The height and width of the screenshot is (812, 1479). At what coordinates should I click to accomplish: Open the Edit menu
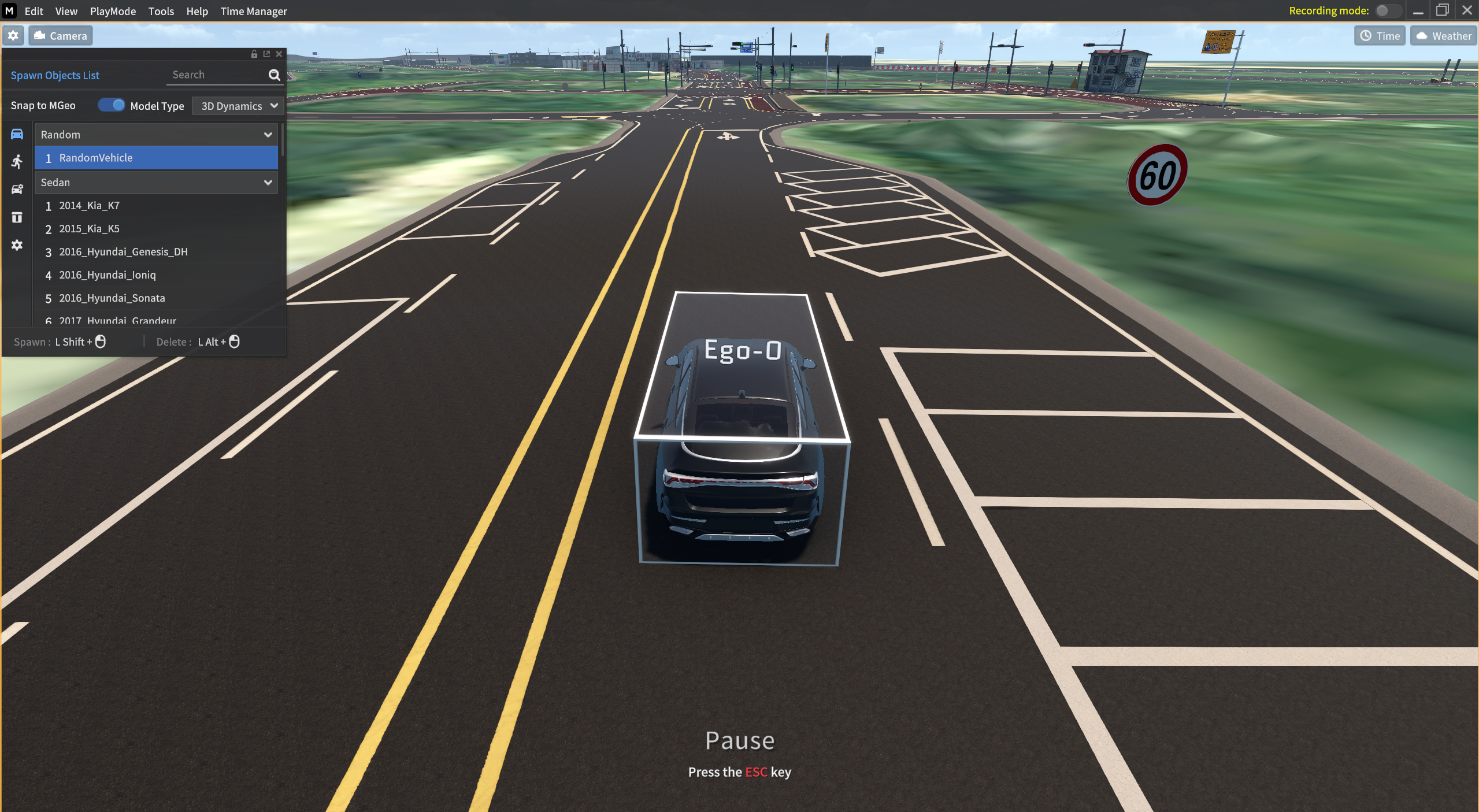(34, 11)
